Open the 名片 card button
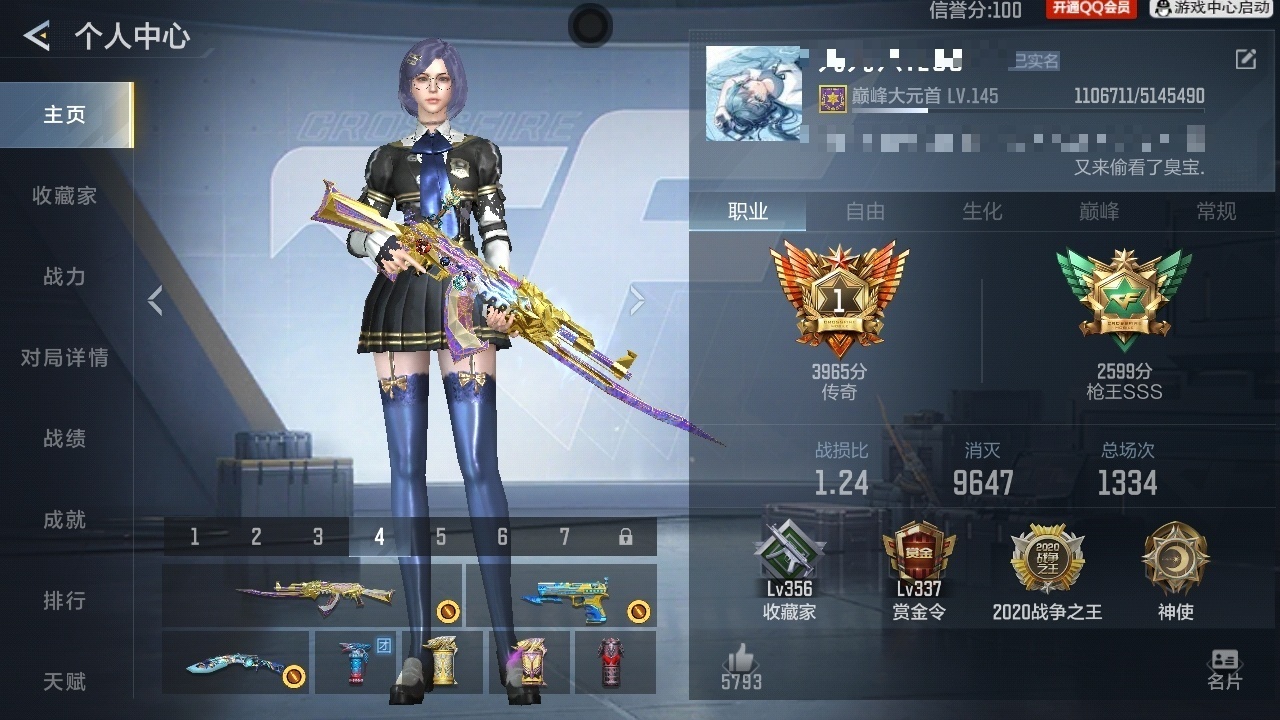Image resolution: width=1280 pixels, height=720 pixels. [1224, 669]
